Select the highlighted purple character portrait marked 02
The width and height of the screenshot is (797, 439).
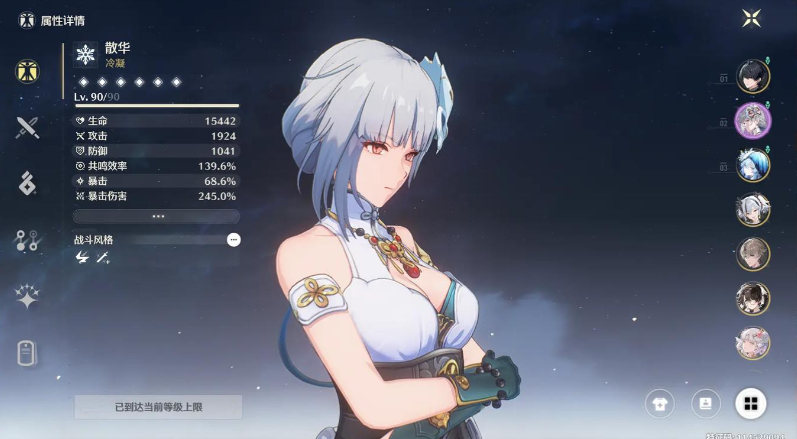[752, 121]
